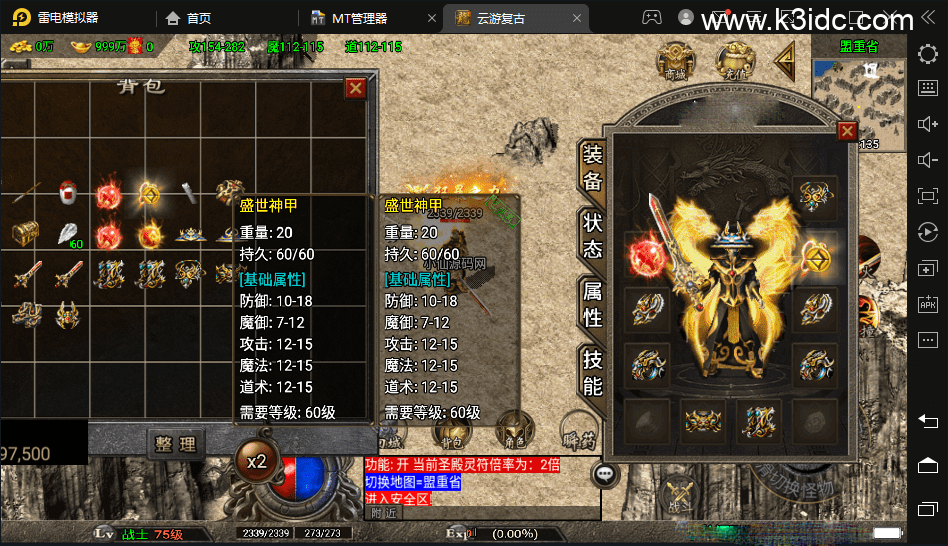The width and height of the screenshot is (948, 546).
Task: Switch to the 装备 equipment tab
Action: (x=592, y=167)
